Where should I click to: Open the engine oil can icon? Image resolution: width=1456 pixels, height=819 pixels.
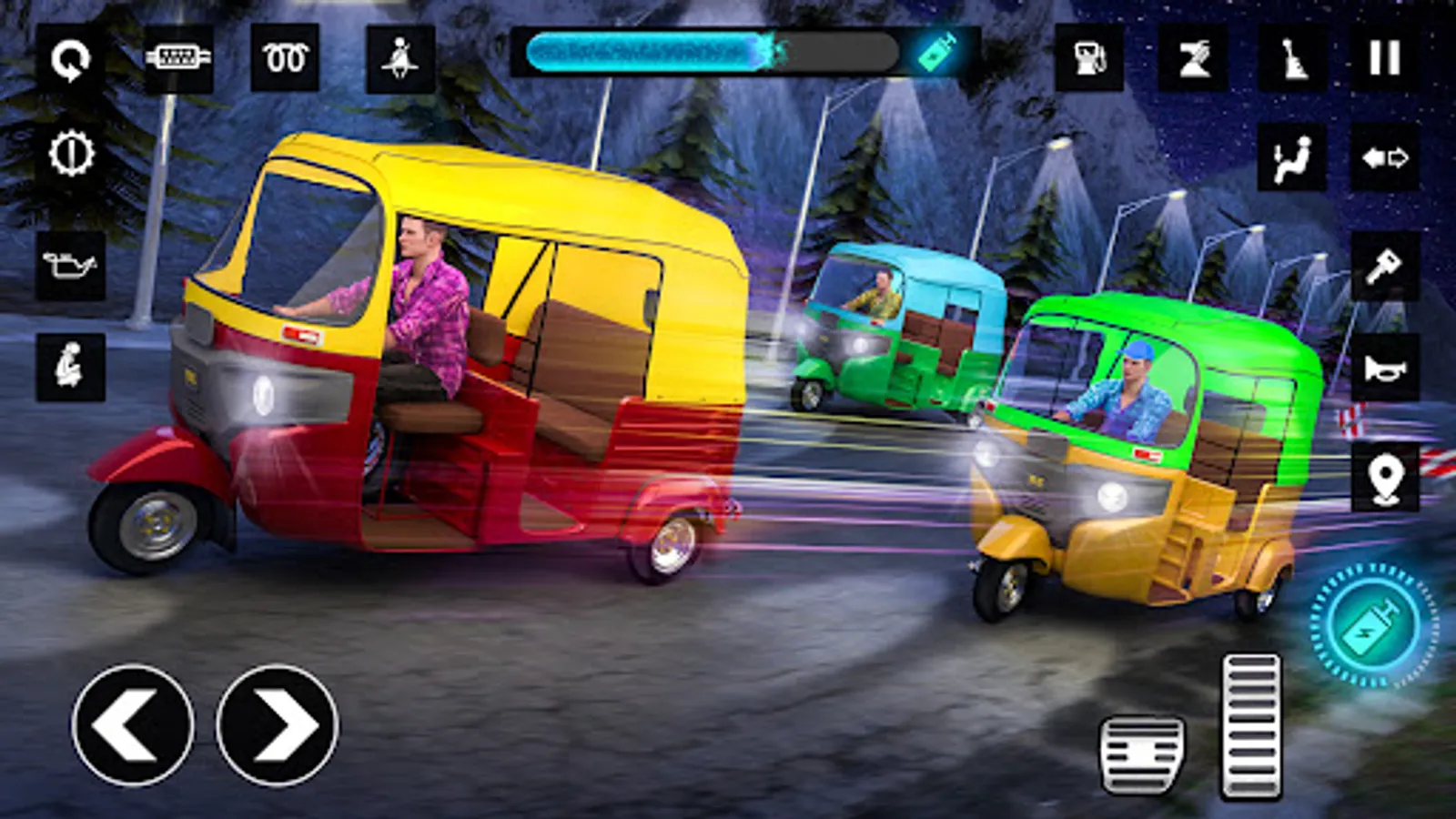point(70,267)
